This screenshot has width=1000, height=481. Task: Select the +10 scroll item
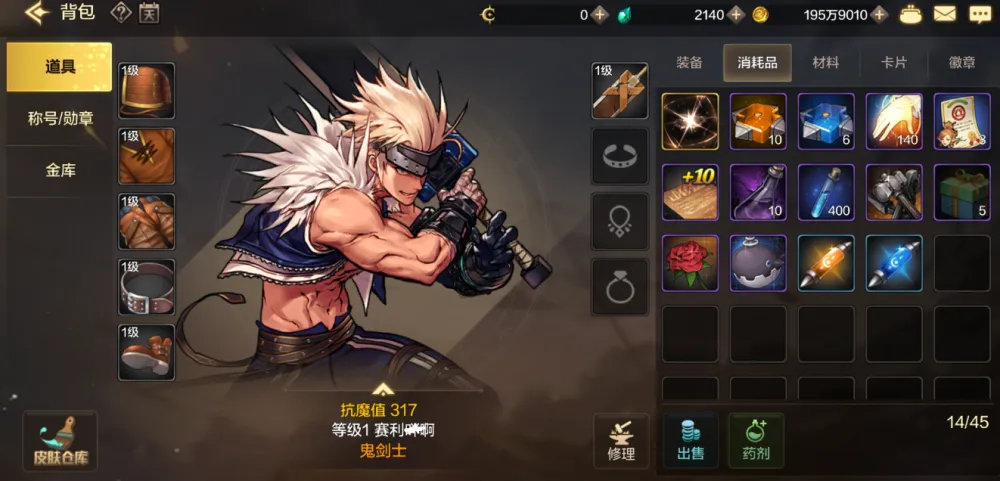[x=690, y=192]
